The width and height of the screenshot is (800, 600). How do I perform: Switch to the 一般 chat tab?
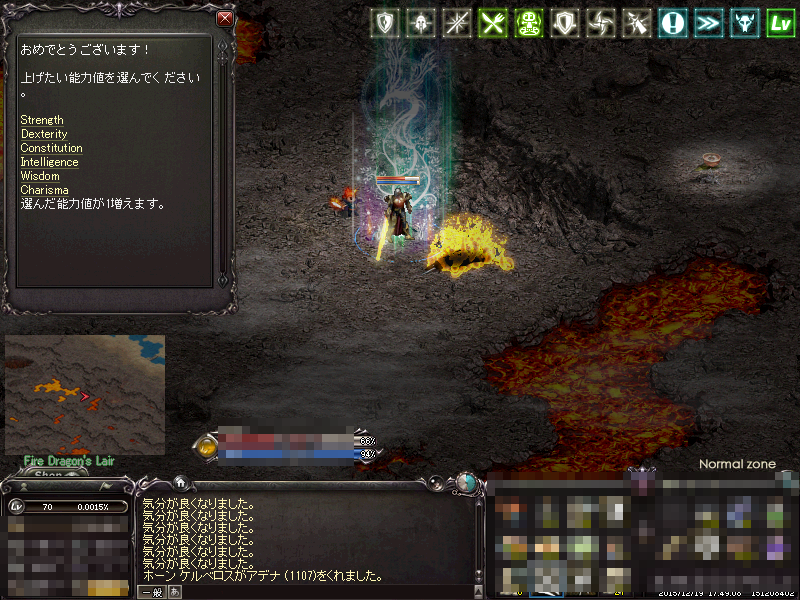(152, 592)
